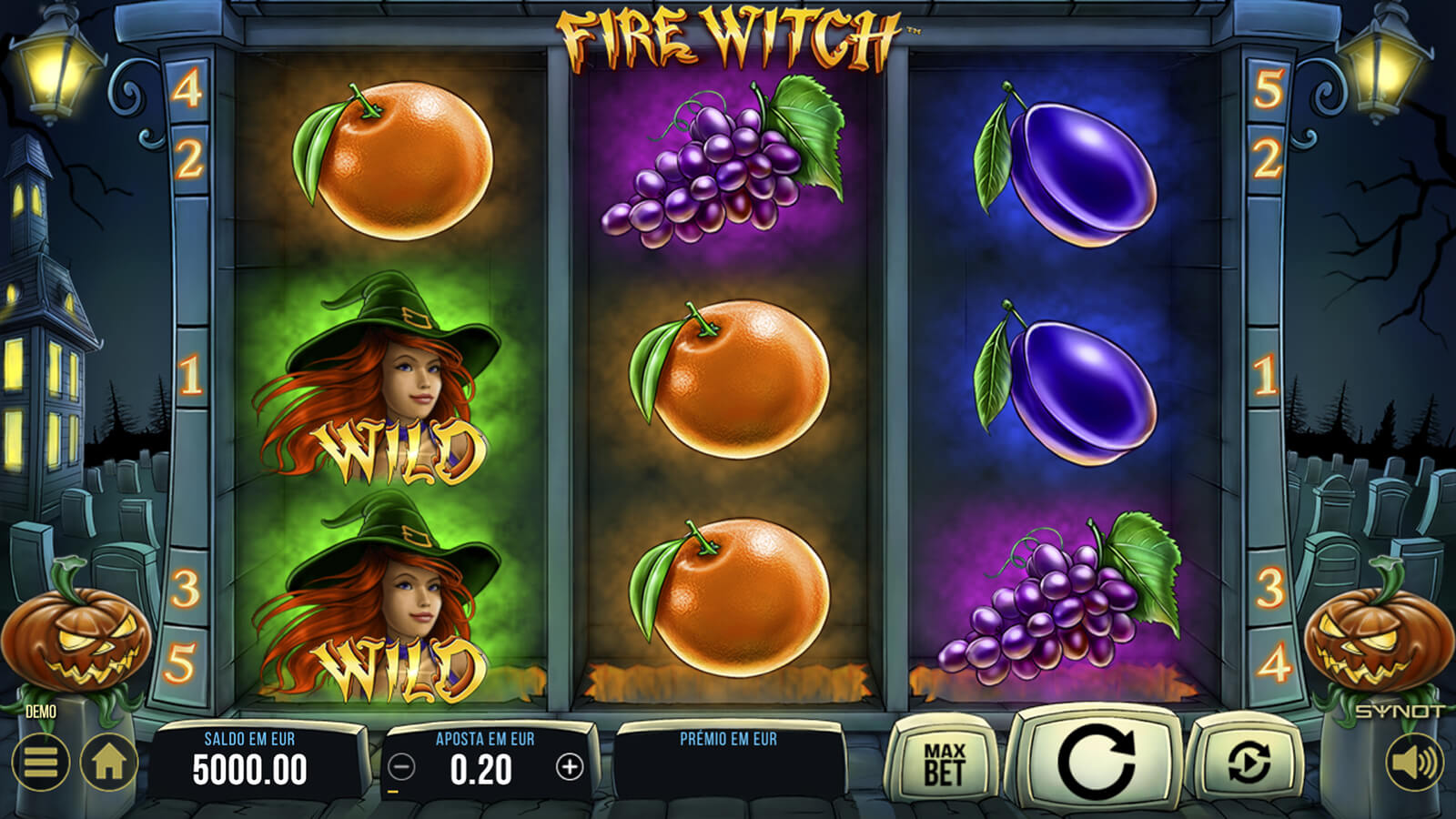Go to the home screen

109,762
